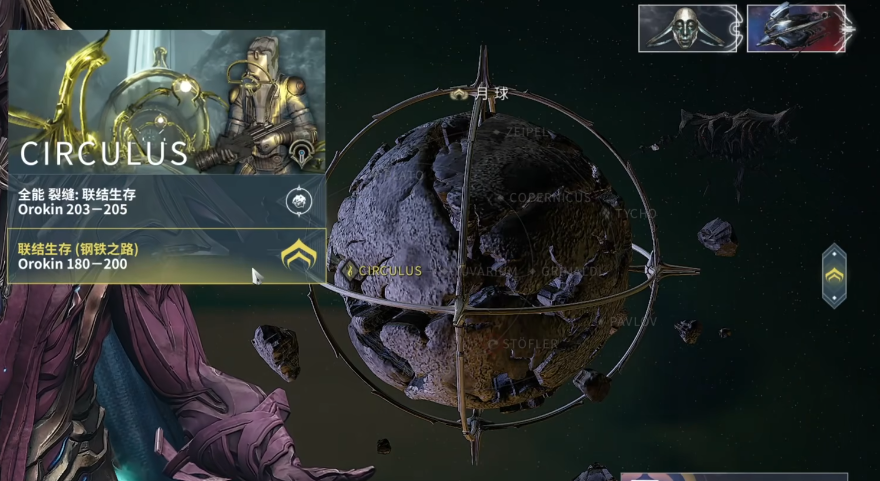Screen dimensions: 880x481
Task: Toggle the Steel Path hexagon emblem button
Action: pyautogui.click(x=834, y=275)
